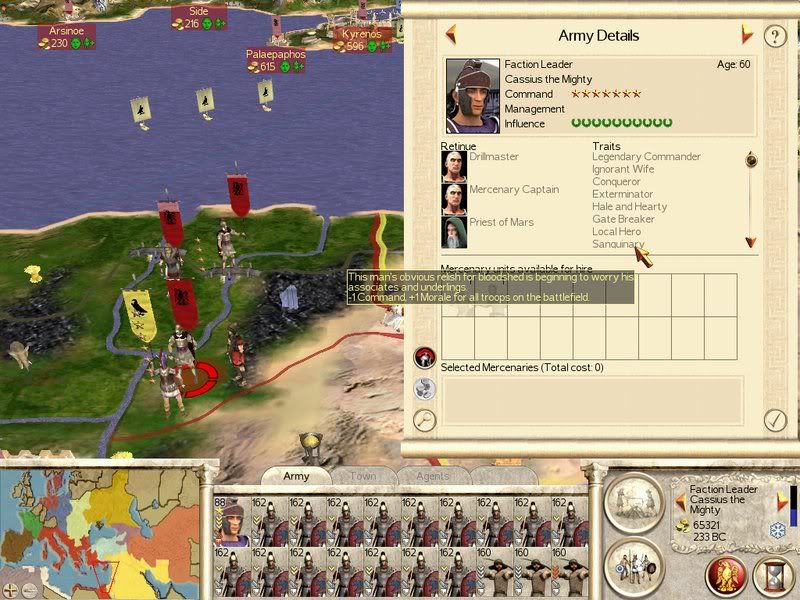Open faction overview with the red eagle button
Viewport: 800px width, 600px height.
727,576
